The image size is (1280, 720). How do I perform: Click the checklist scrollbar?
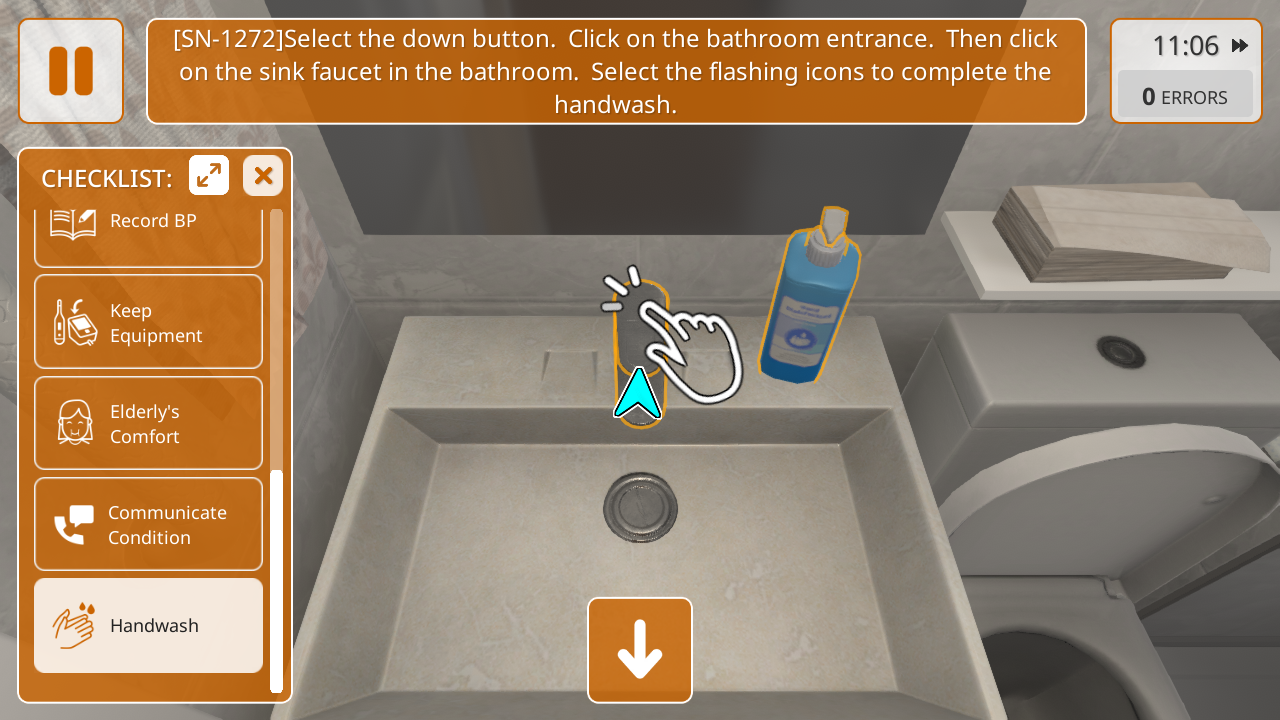pos(276,580)
